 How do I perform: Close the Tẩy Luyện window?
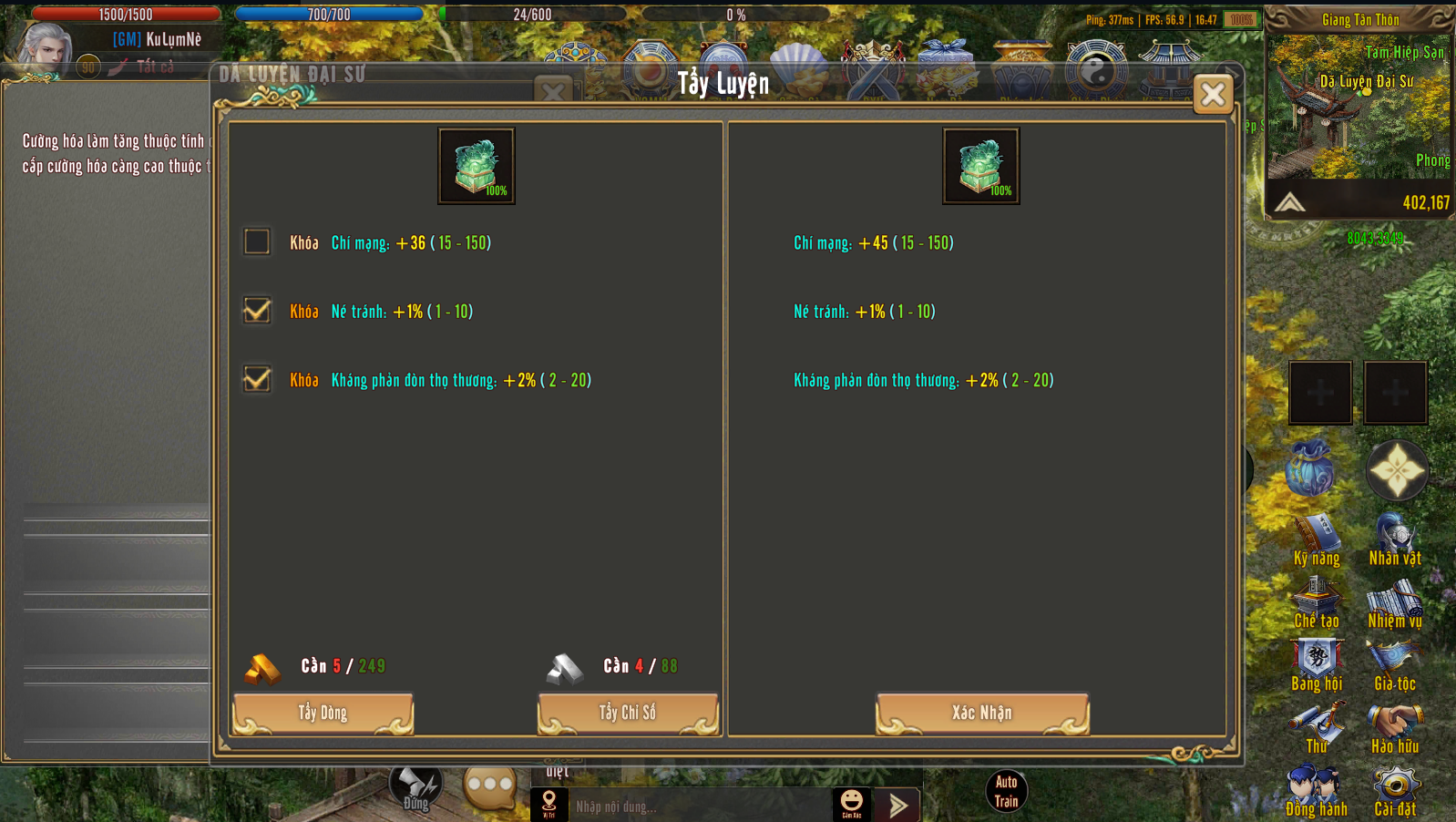1213,94
